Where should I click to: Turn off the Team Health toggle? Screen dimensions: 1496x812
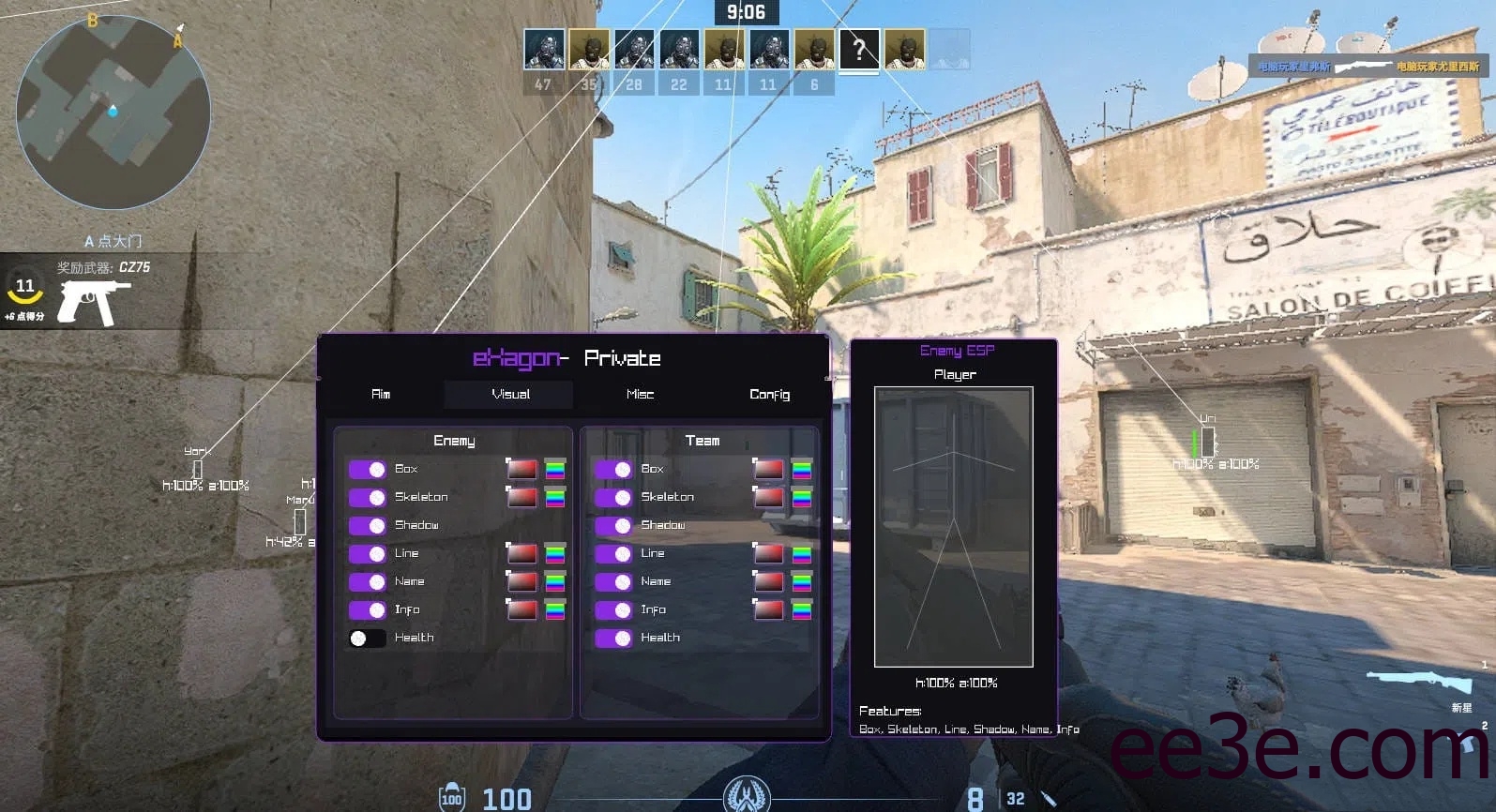tap(613, 639)
